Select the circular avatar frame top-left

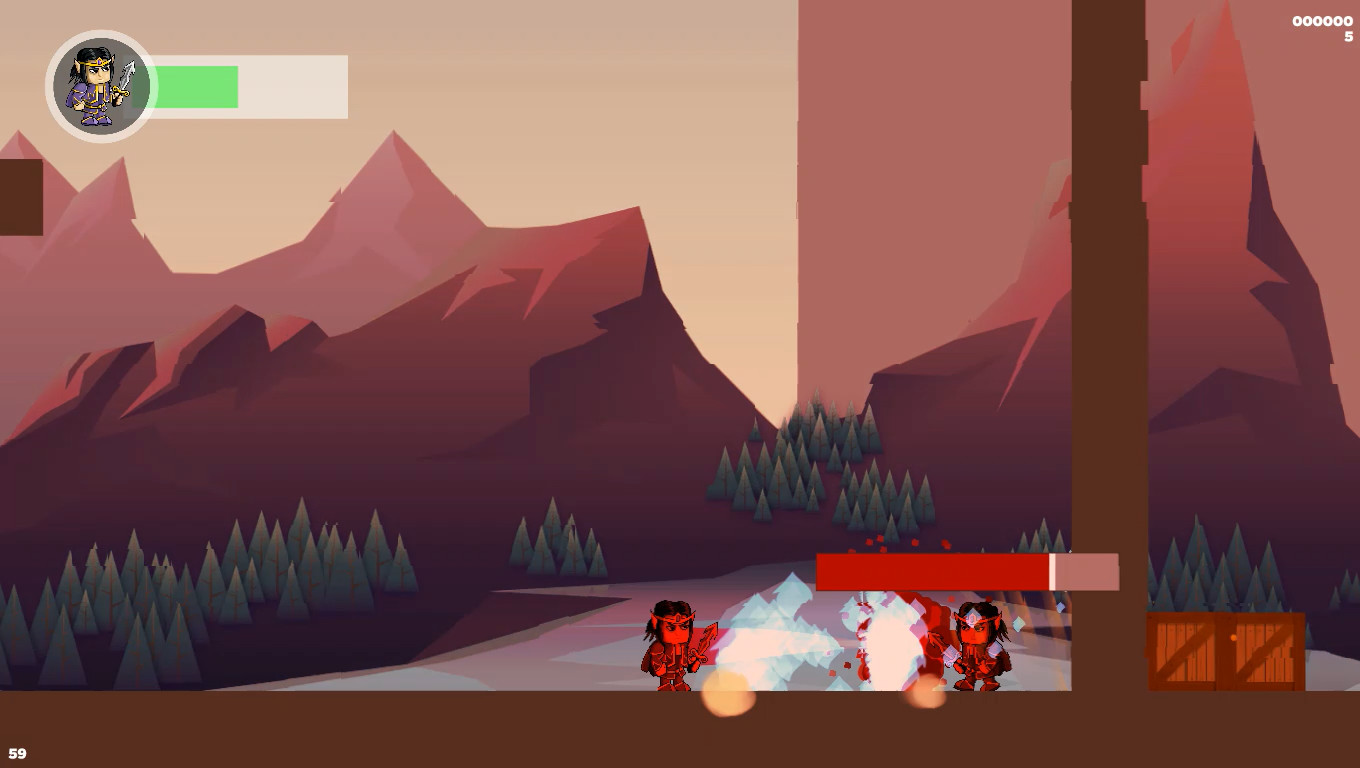pos(98,86)
